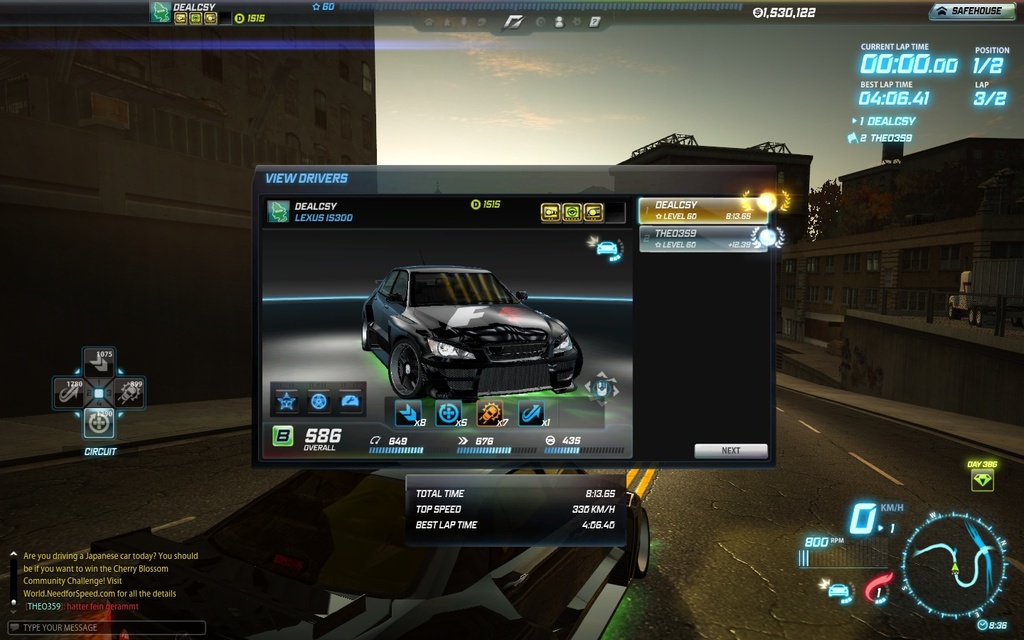This screenshot has height=640, width=1024.
Task: Click DEALCSY's avatar in View Drivers panel
Action: click(278, 211)
